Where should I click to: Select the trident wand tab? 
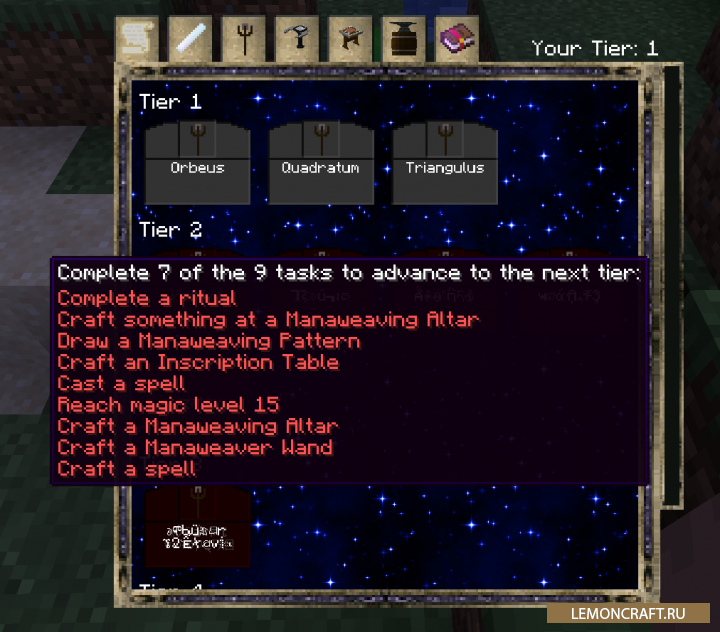click(243, 40)
